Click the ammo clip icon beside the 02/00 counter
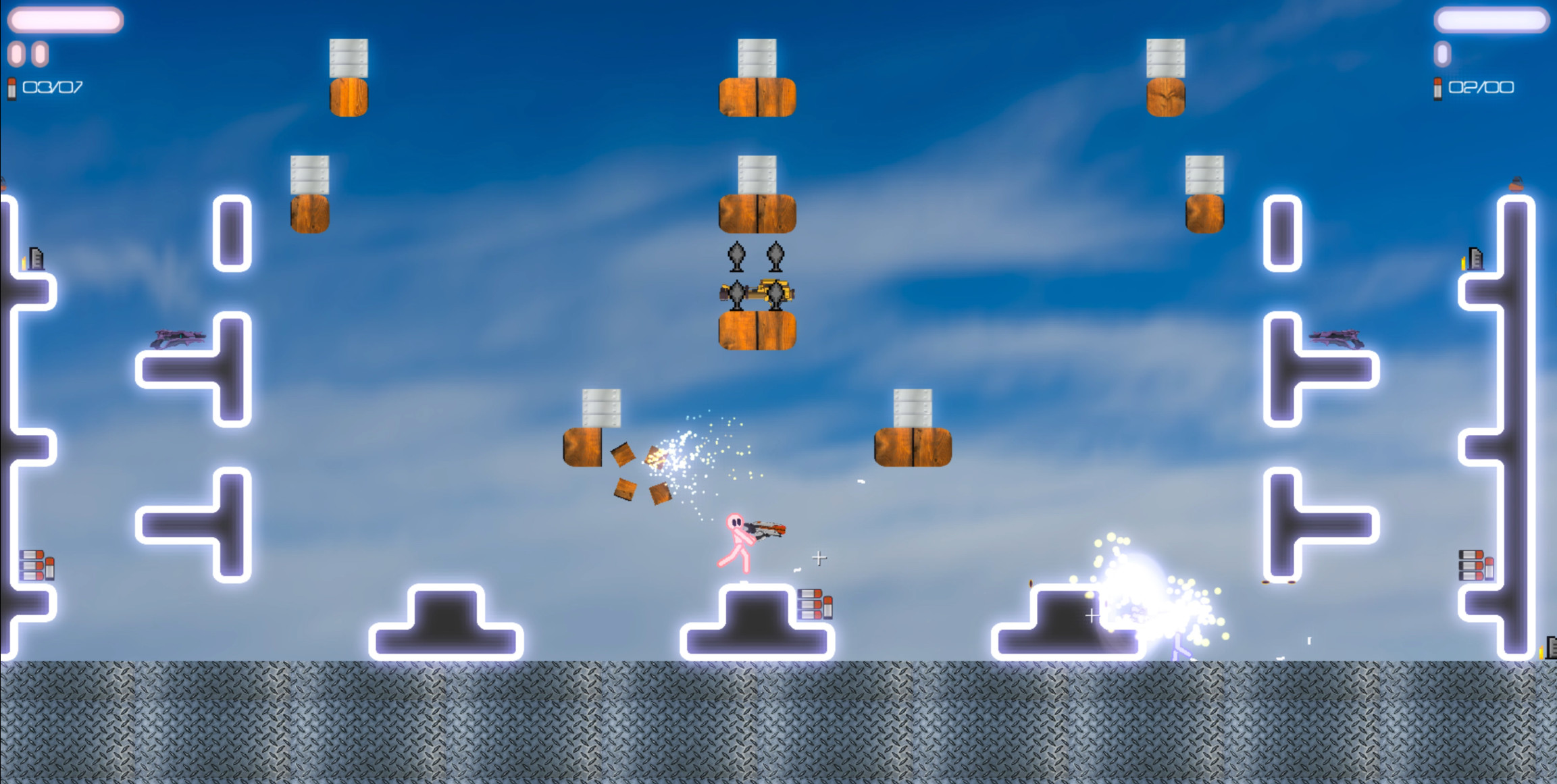Viewport: 1557px width, 784px height. pos(1437,88)
